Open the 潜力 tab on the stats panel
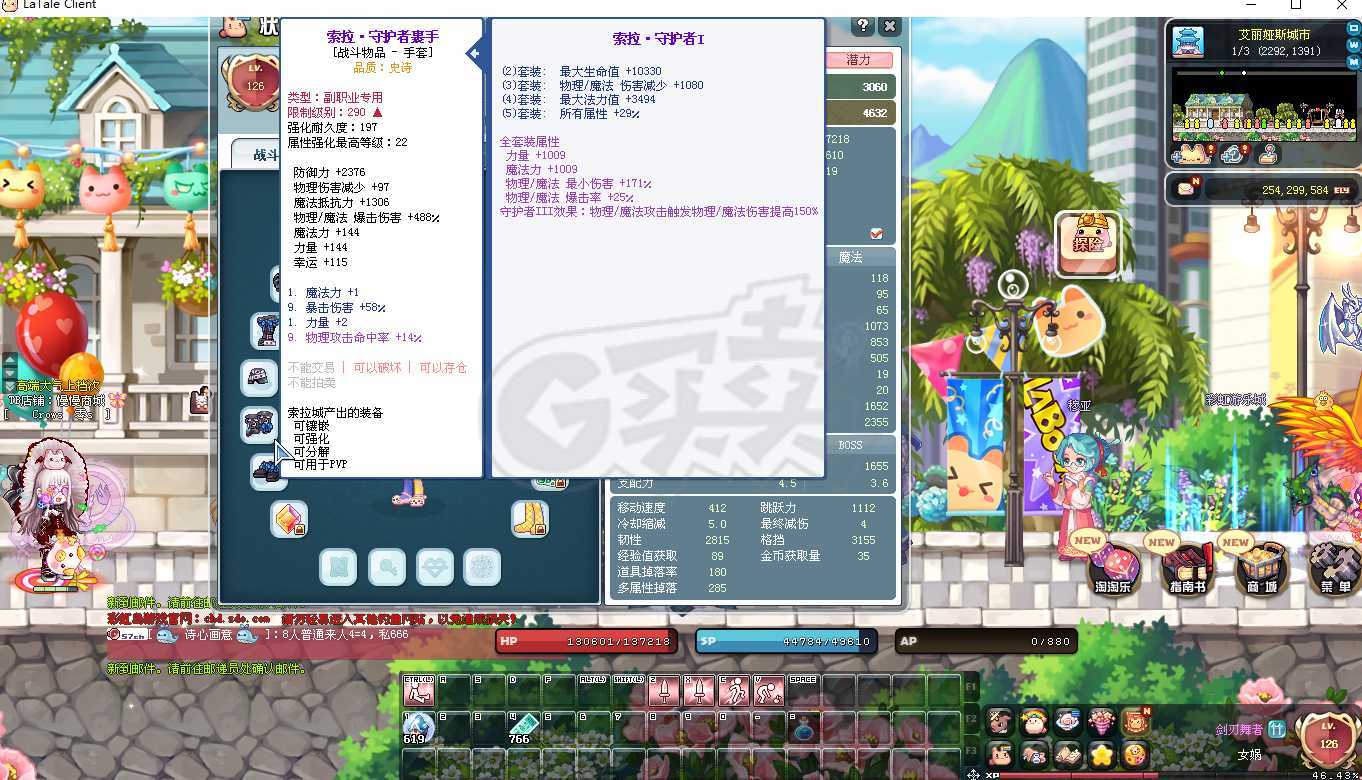1362x780 pixels. (x=860, y=60)
